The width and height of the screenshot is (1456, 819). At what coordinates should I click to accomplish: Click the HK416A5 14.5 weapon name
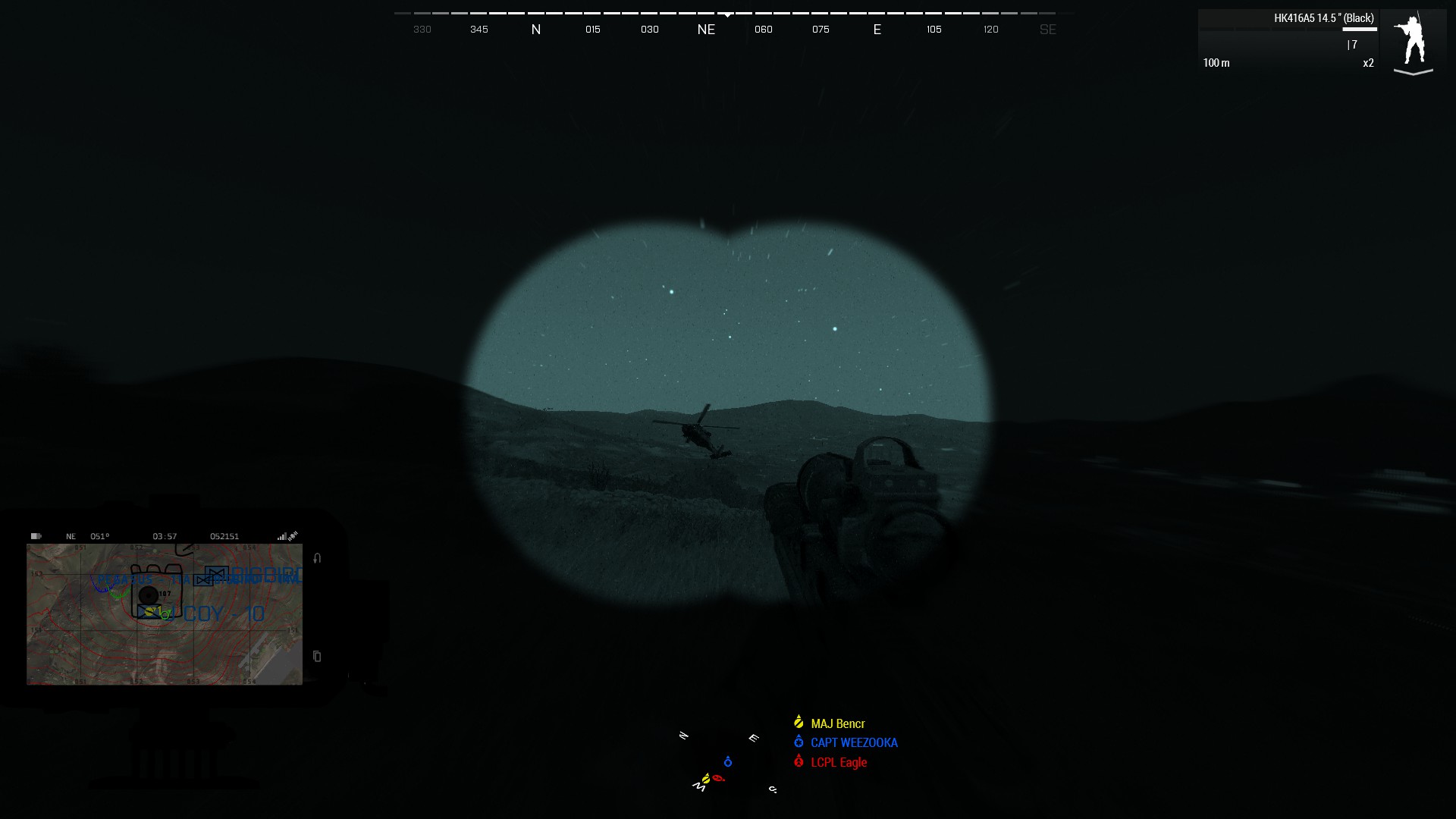[x=1324, y=18]
